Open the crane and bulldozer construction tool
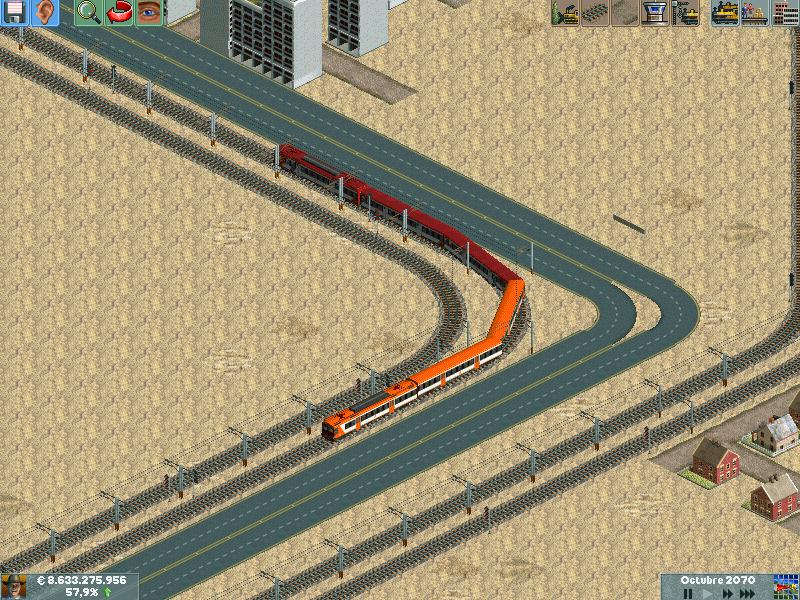 685,13
